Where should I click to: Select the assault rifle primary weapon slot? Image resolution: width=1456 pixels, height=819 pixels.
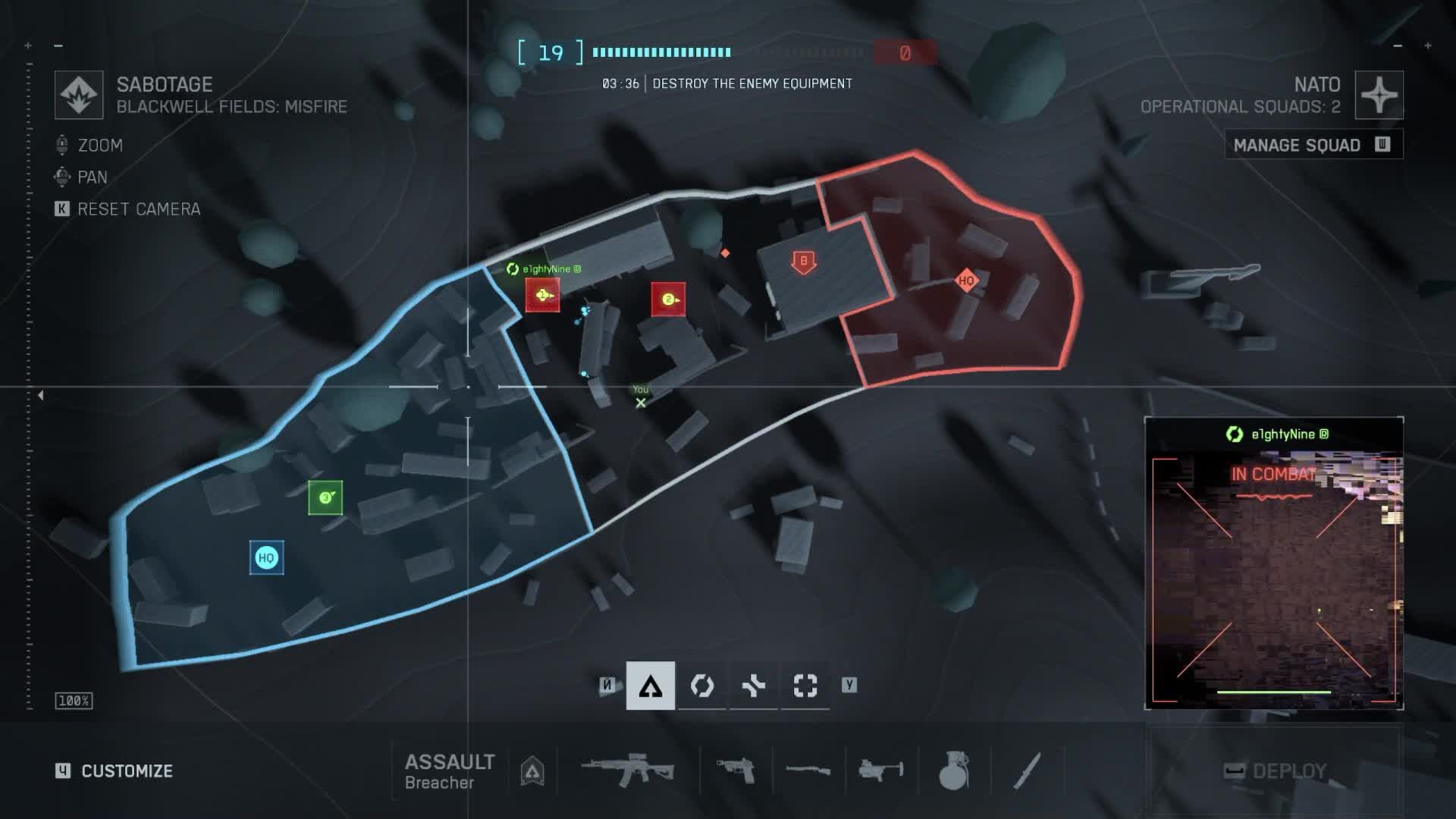628,770
